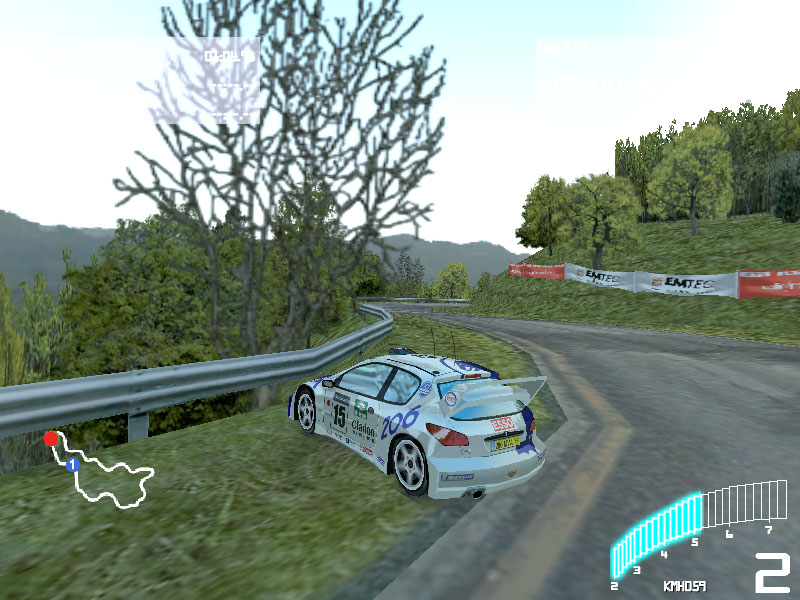
Task: Select the red dot marker on the track map
Action: click(51, 439)
